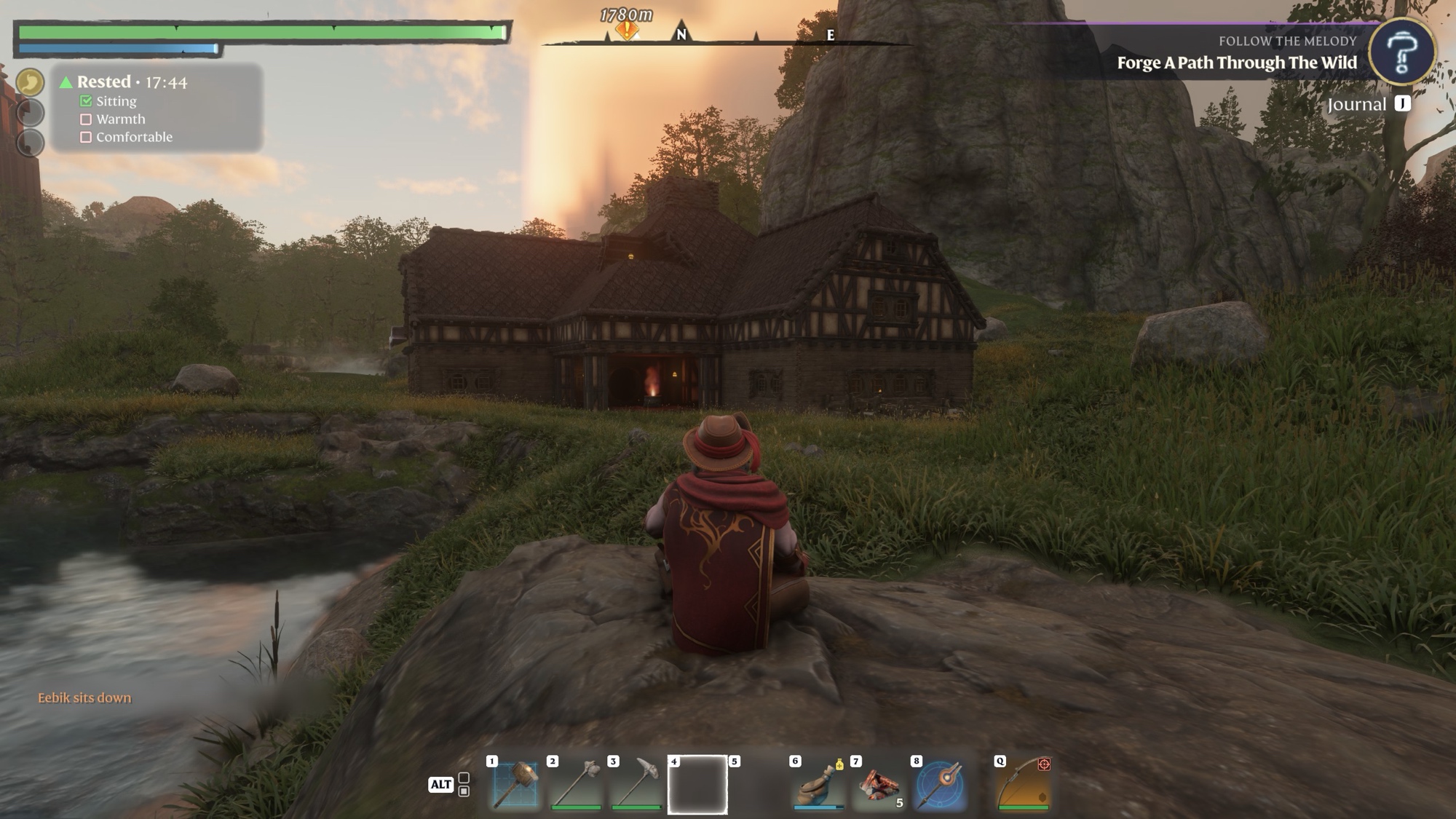Select the red meat stack in slot 7
The width and height of the screenshot is (1456, 819).
pos(879,785)
